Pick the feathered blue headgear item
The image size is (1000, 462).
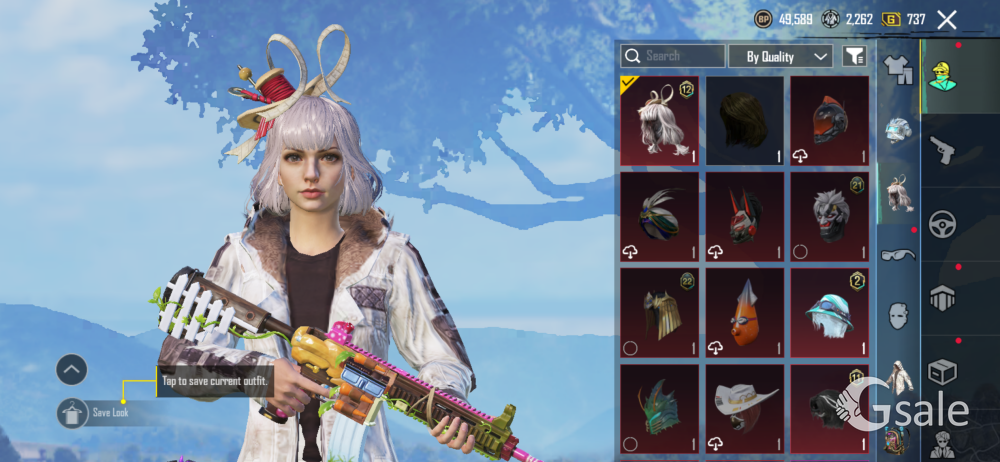tap(660, 216)
